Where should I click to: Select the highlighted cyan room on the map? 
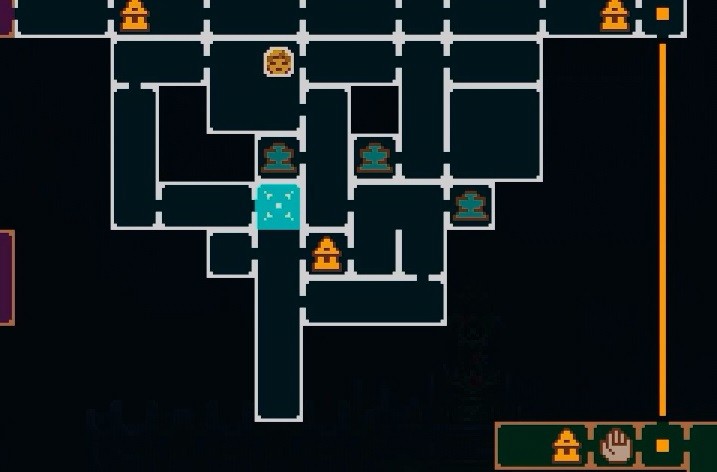279,207
